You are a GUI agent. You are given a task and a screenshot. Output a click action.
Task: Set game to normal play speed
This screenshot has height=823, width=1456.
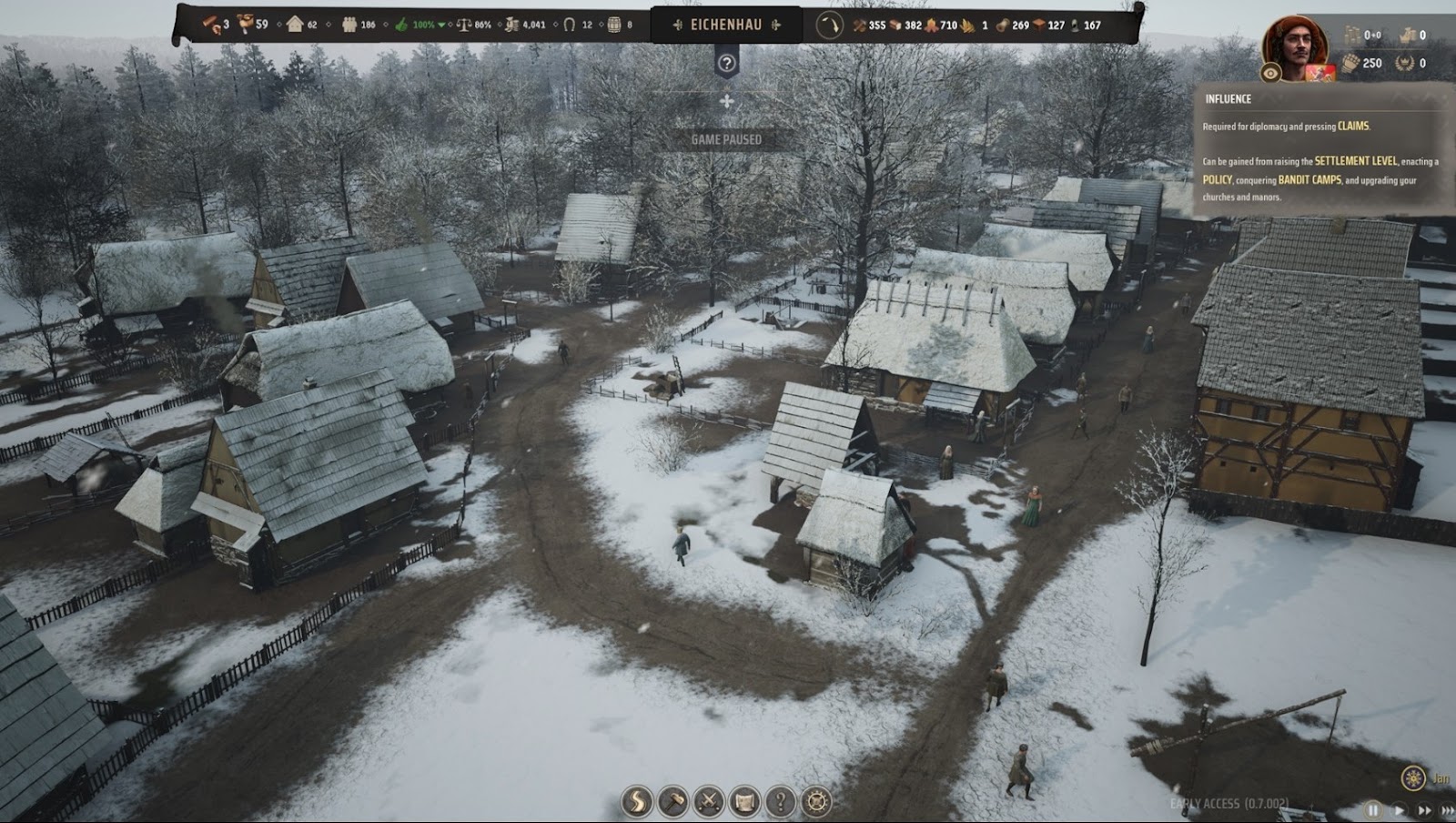(1400, 809)
